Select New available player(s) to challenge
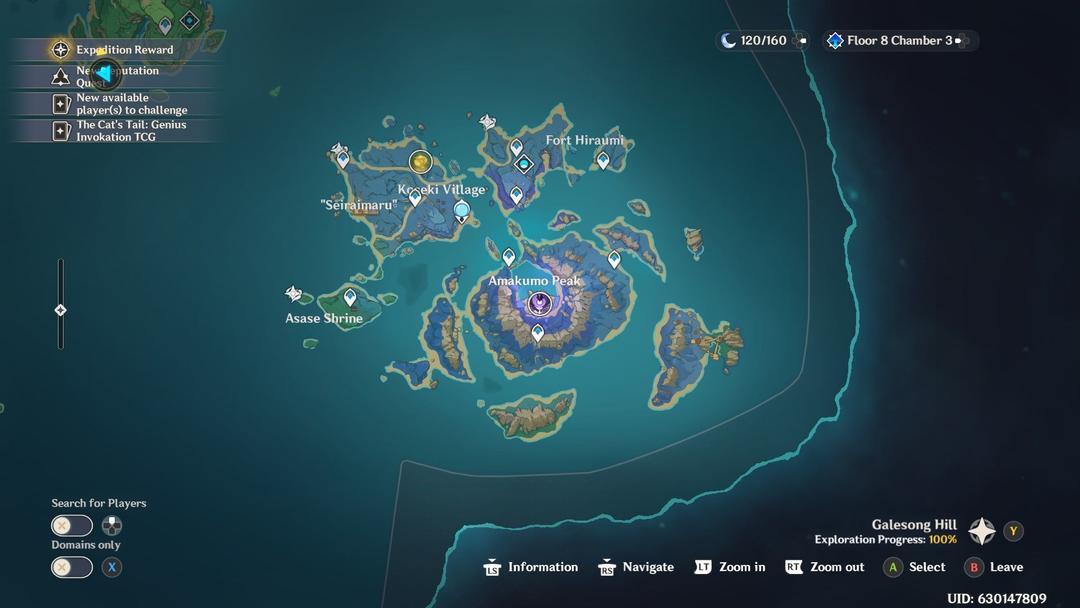The image size is (1080, 608). click(121, 104)
